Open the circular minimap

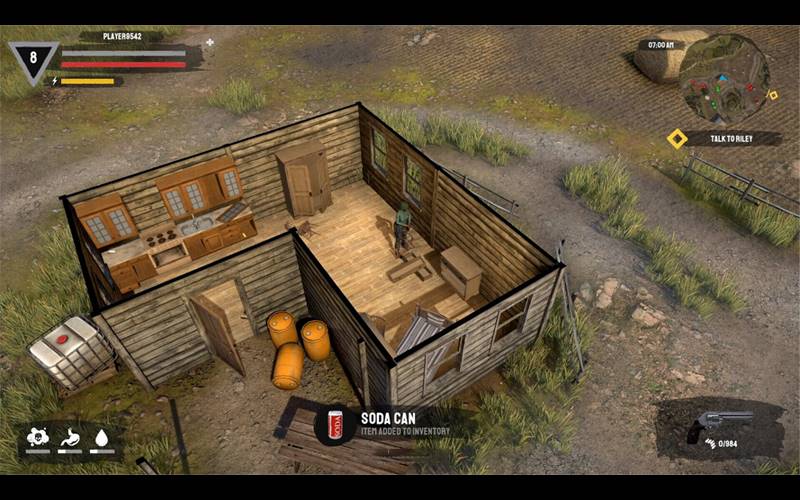point(723,79)
